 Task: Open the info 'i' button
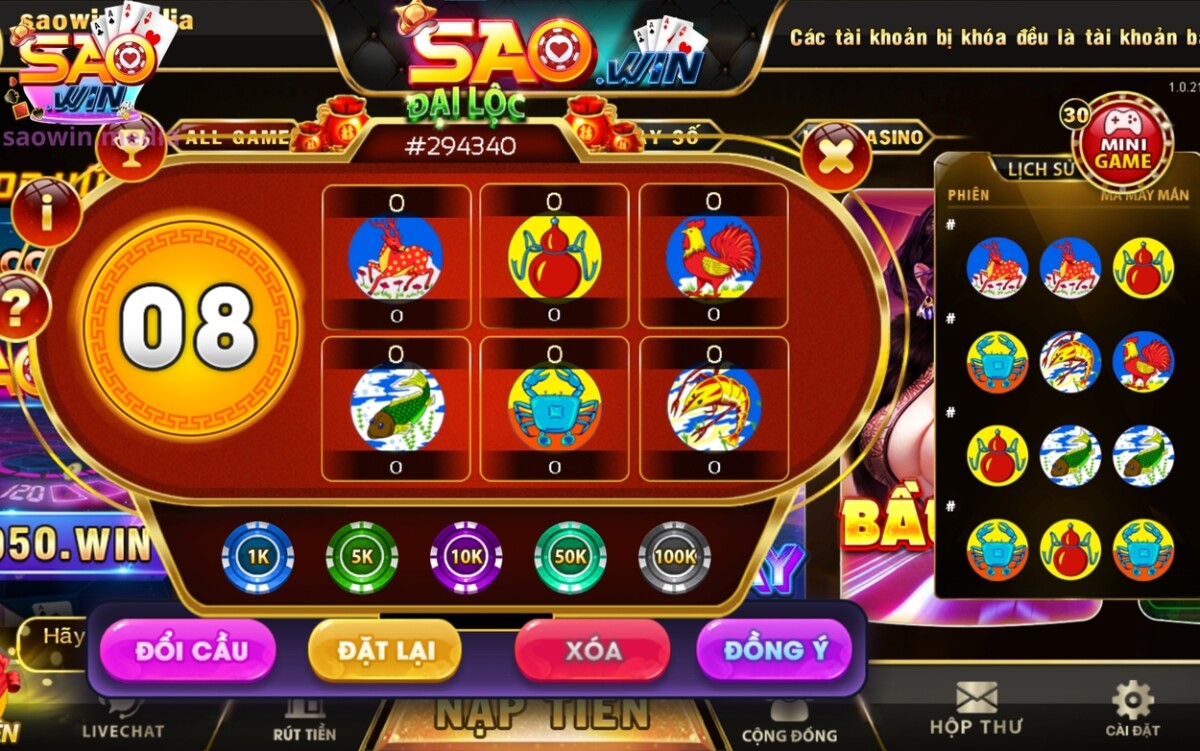coord(47,211)
